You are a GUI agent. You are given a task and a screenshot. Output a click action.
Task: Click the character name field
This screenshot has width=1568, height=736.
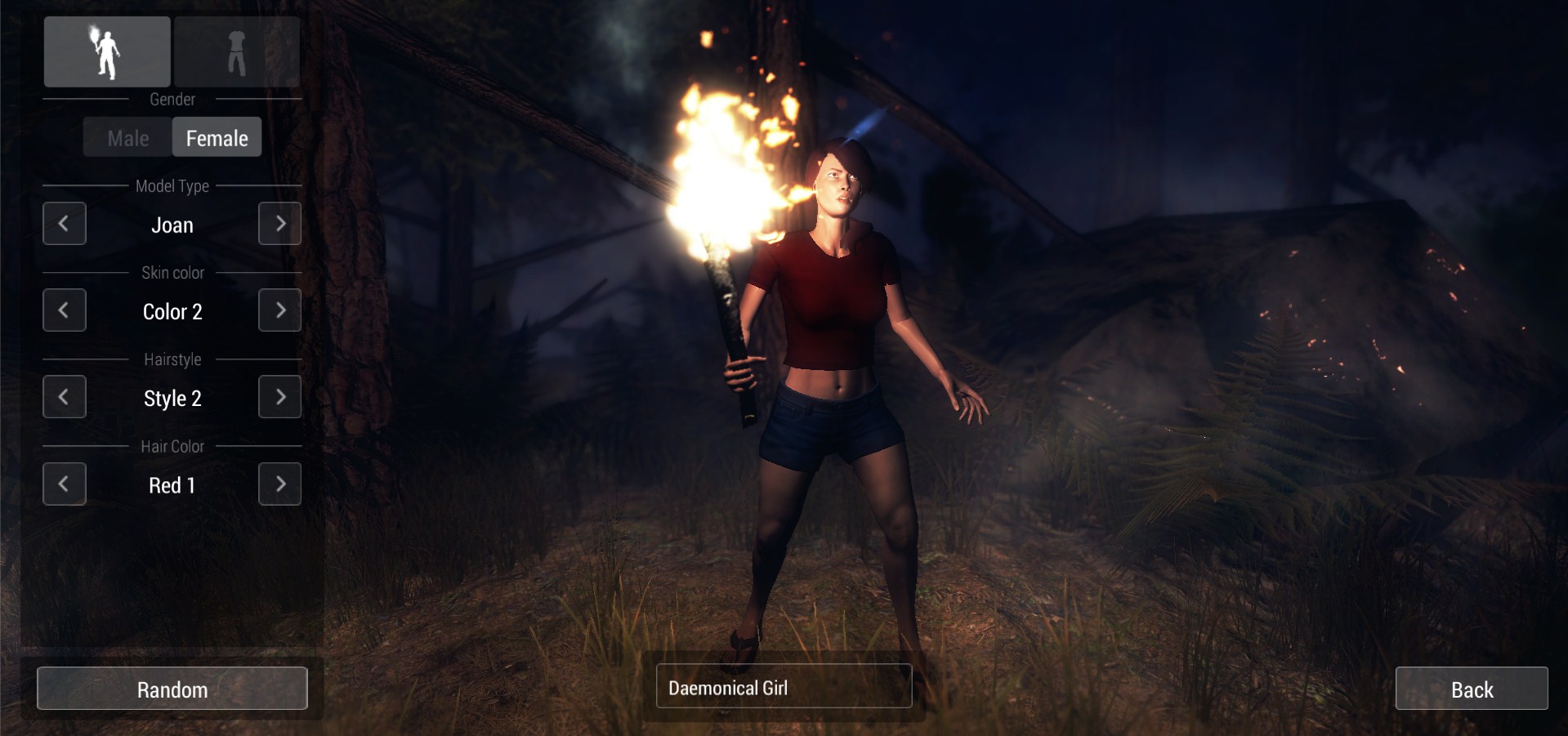coord(784,686)
